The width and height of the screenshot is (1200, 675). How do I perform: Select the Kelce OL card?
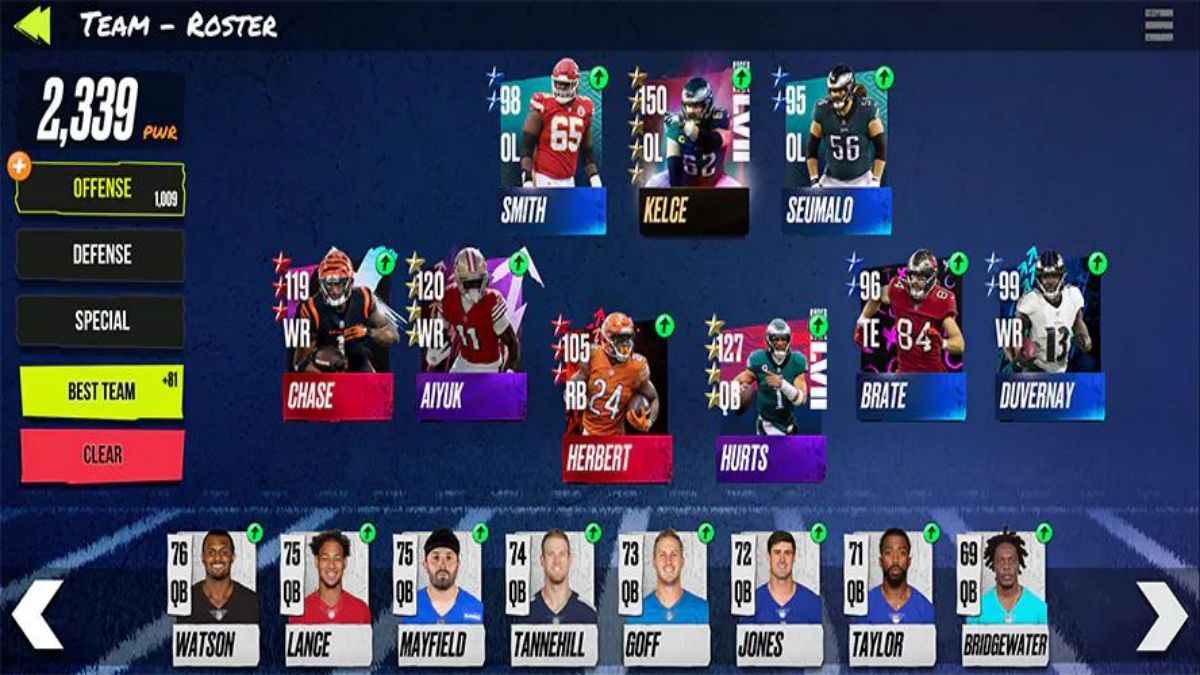[x=692, y=148]
